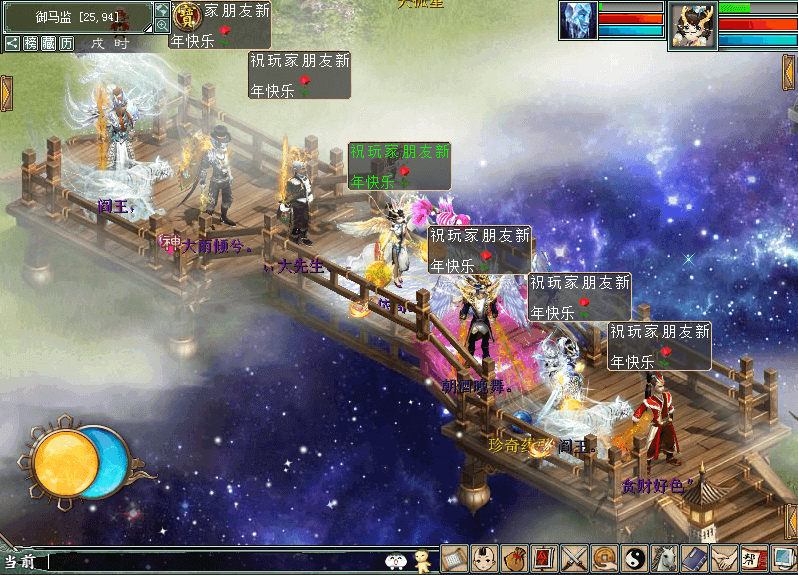The width and height of the screenshot is (798, 575).
Task: Open the white horse mount icon
Action: (664, 559)
